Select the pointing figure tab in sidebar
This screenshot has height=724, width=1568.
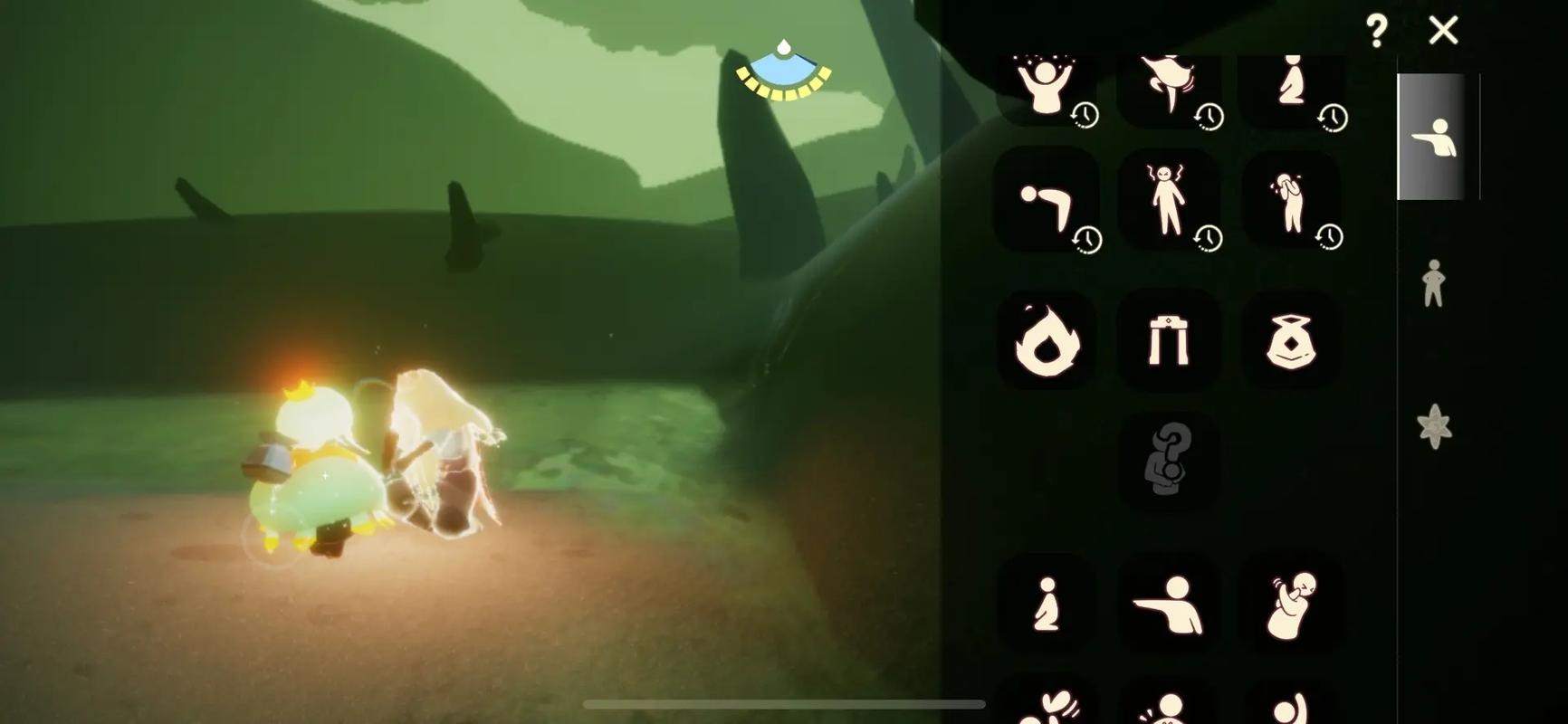click(x=1434, y=138)
